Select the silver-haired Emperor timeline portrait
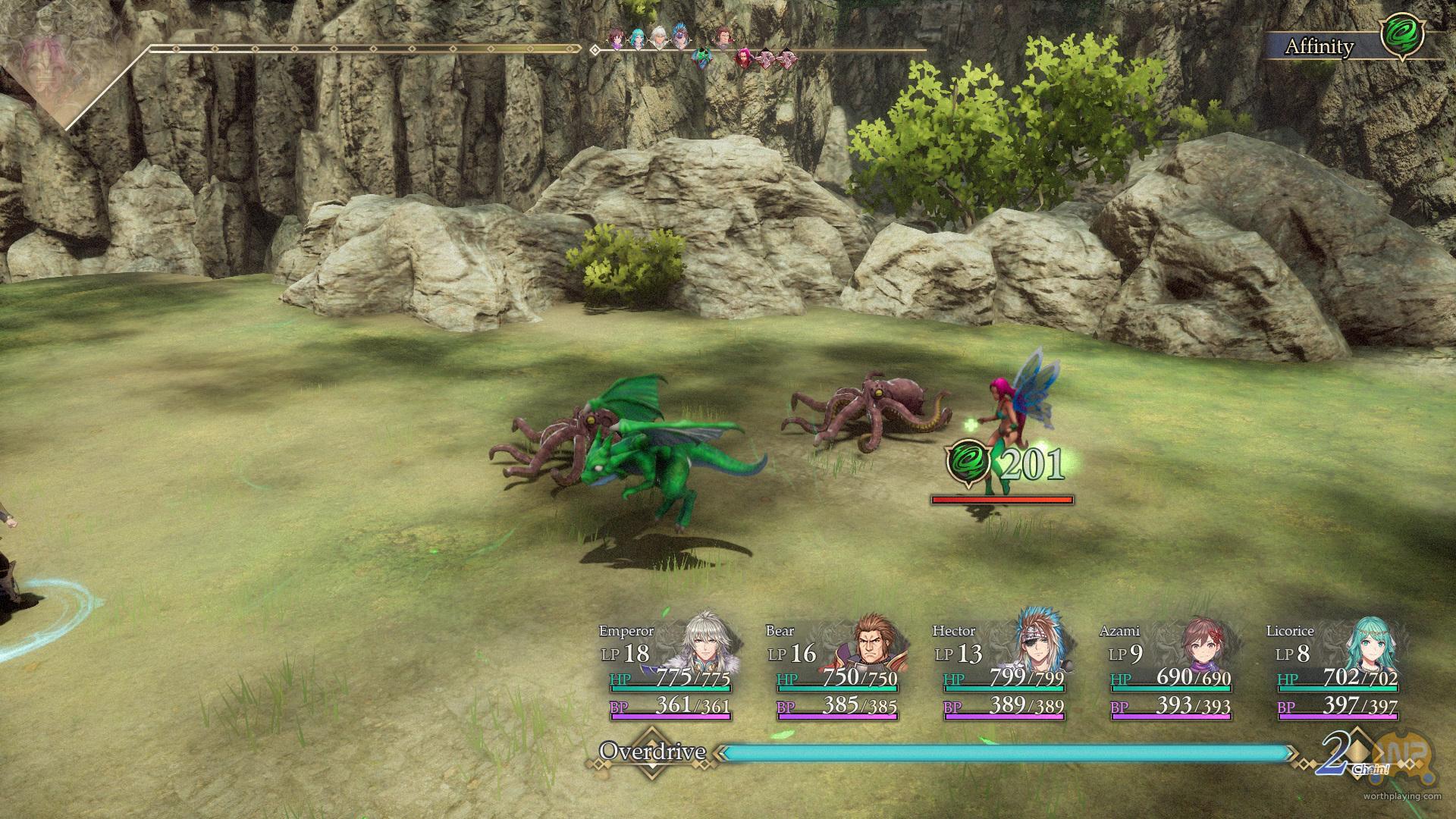Screen dimensions: 1456x819 click(659, 38)
